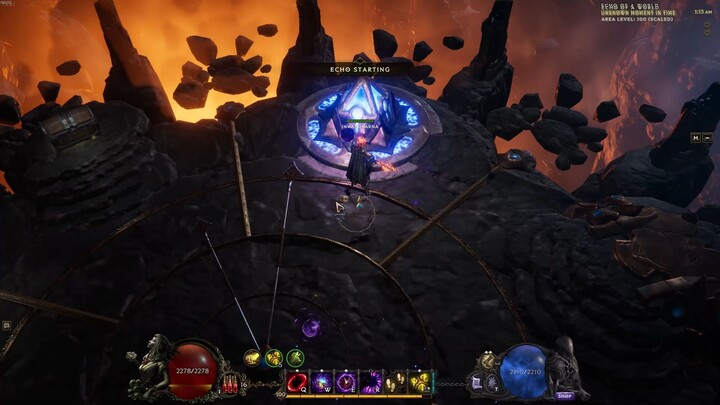Open the blue scroll menu icon near mana orb
This screenshot has height=405, width=720.
click(x=478, y=383)
